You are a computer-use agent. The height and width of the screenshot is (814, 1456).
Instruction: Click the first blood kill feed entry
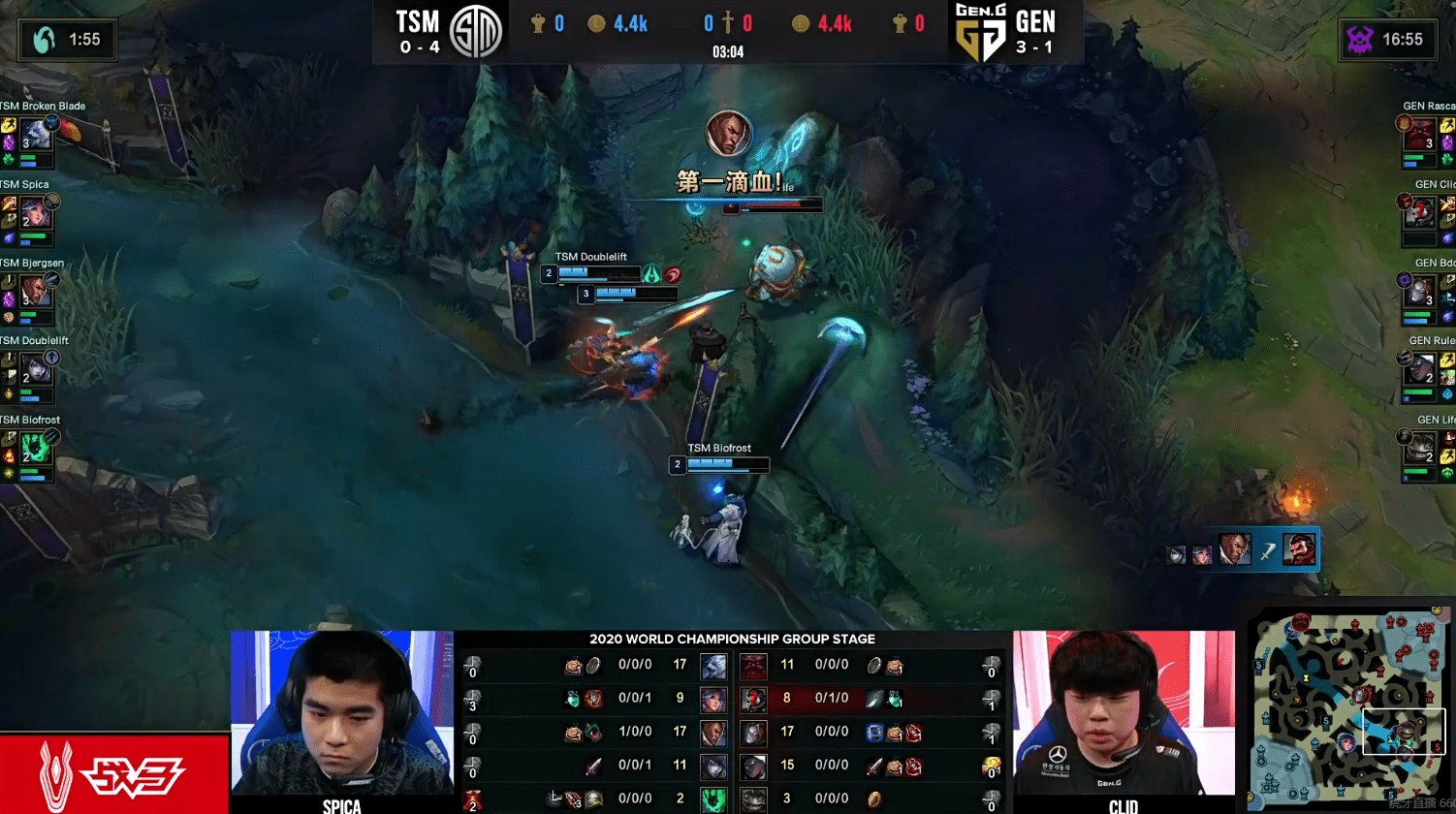pyautogui.click(x=1244, y=550)
